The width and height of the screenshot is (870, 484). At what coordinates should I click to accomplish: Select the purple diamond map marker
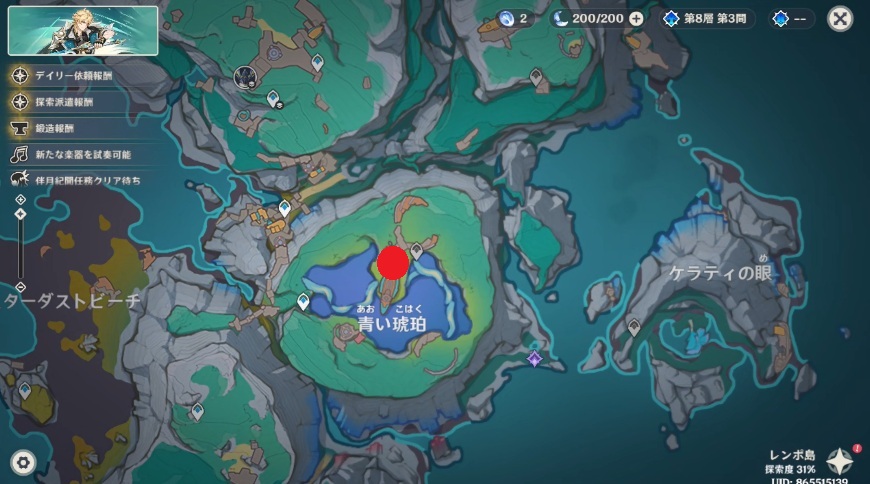pos(535,358)
